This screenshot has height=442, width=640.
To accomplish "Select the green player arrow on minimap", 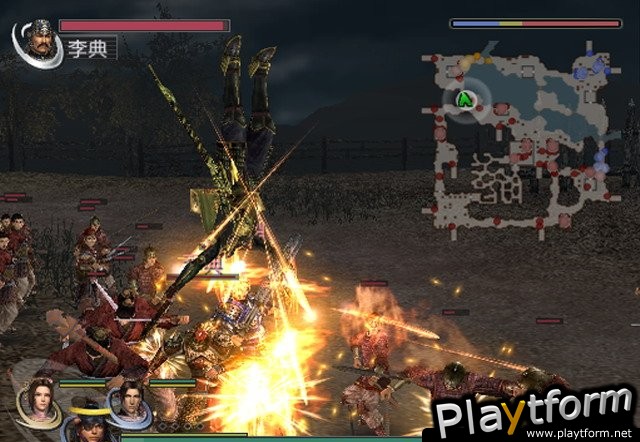I will 464,99.
